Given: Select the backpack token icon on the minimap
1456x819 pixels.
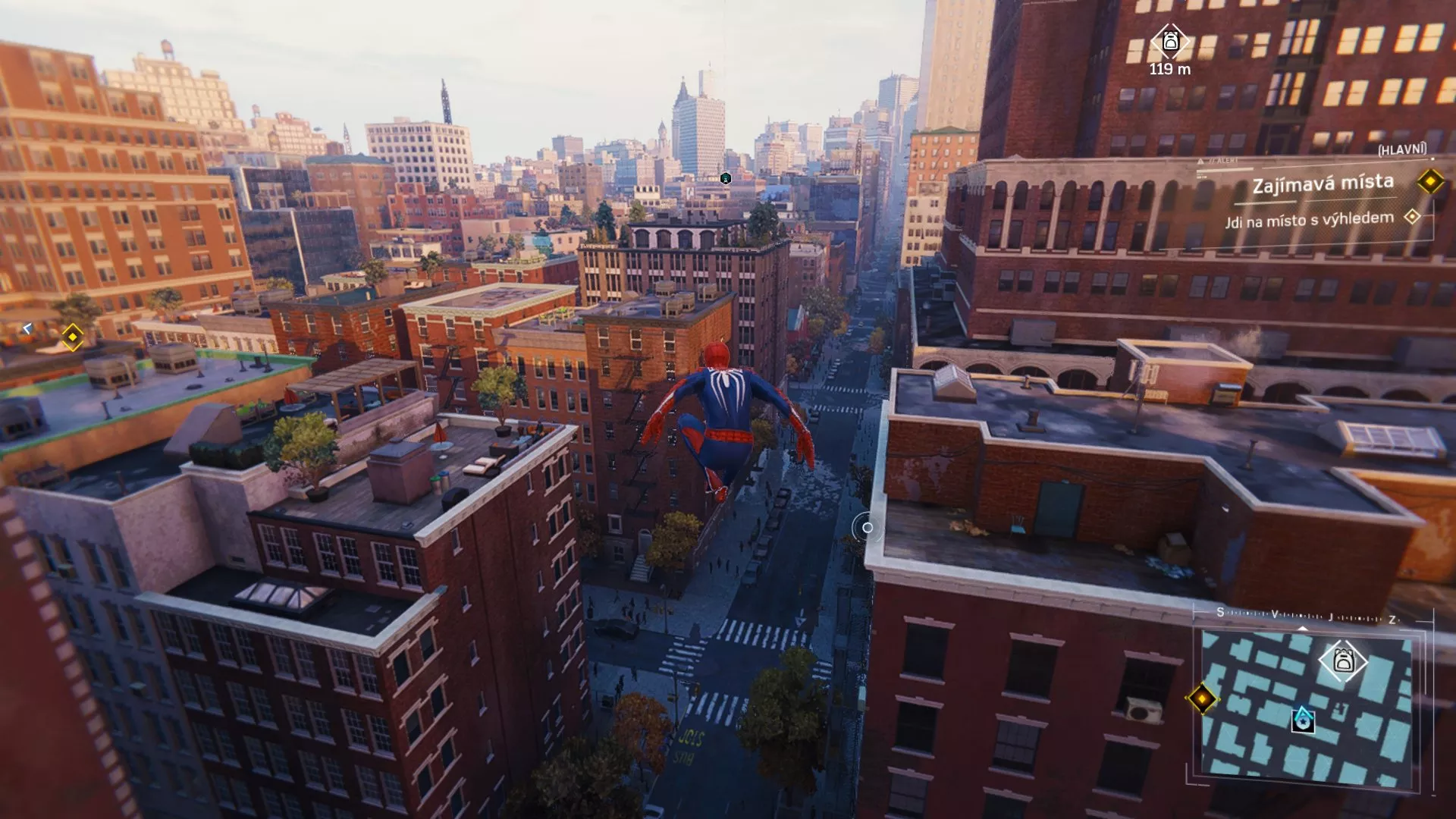Looking at the screenshot, I should (x=1341, y=660).
